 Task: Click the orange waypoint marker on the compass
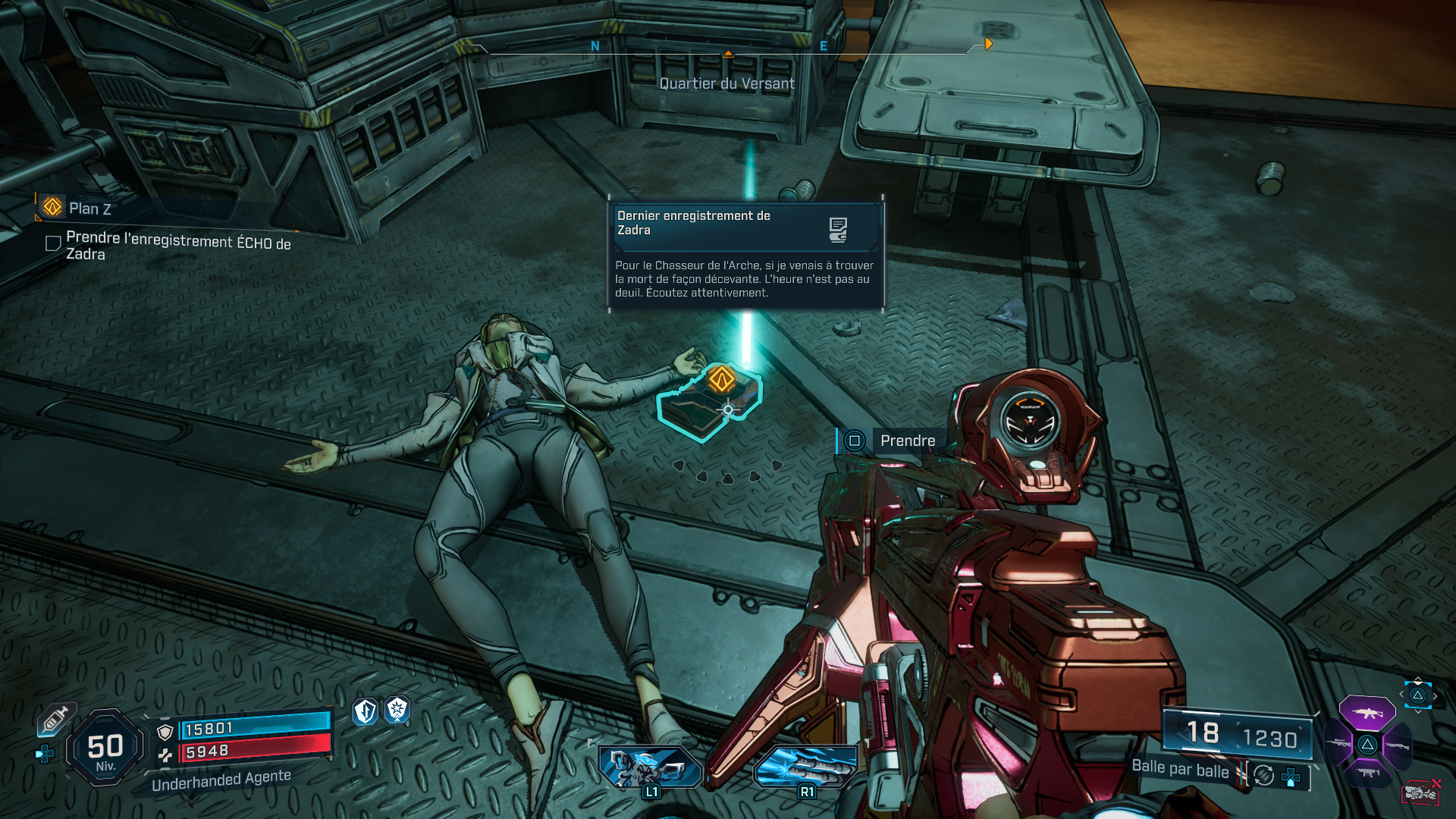tap(988, 44)
